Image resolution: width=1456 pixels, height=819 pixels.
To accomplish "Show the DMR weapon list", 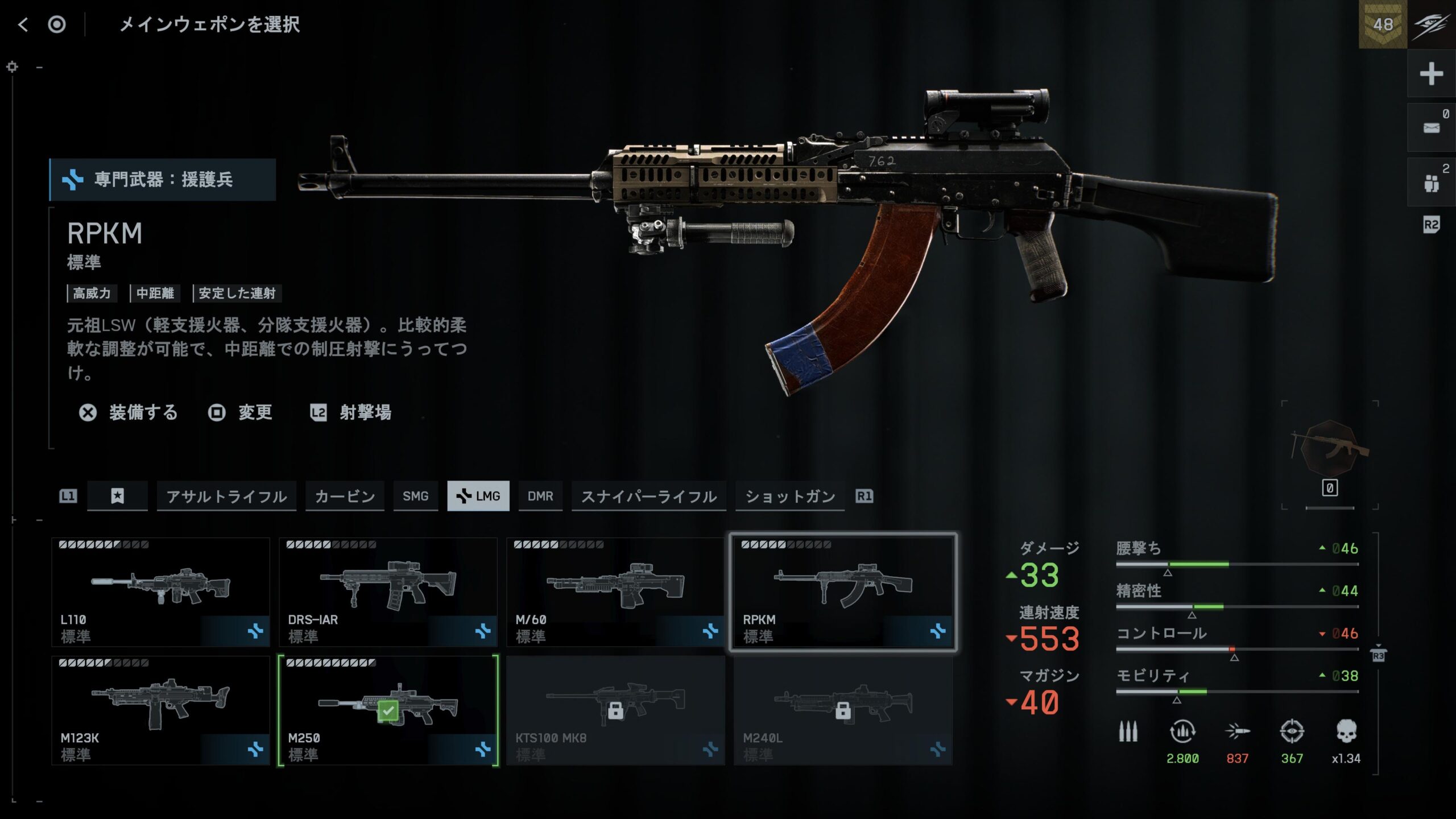I will [x=540, y=496].
